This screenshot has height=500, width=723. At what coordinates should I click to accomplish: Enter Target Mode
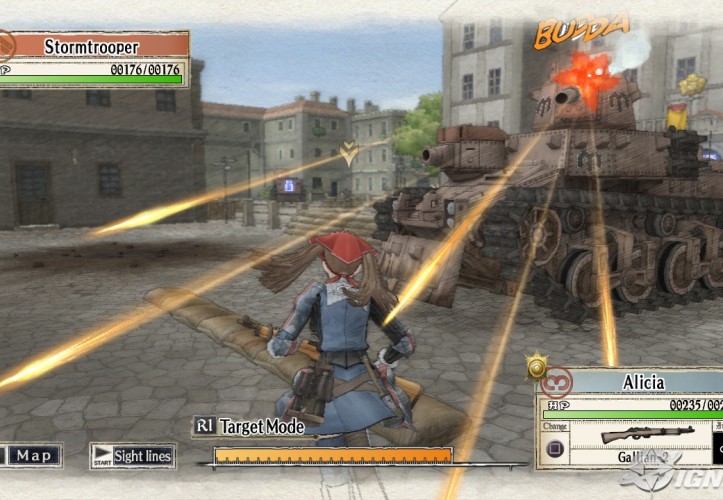(250, 426)
